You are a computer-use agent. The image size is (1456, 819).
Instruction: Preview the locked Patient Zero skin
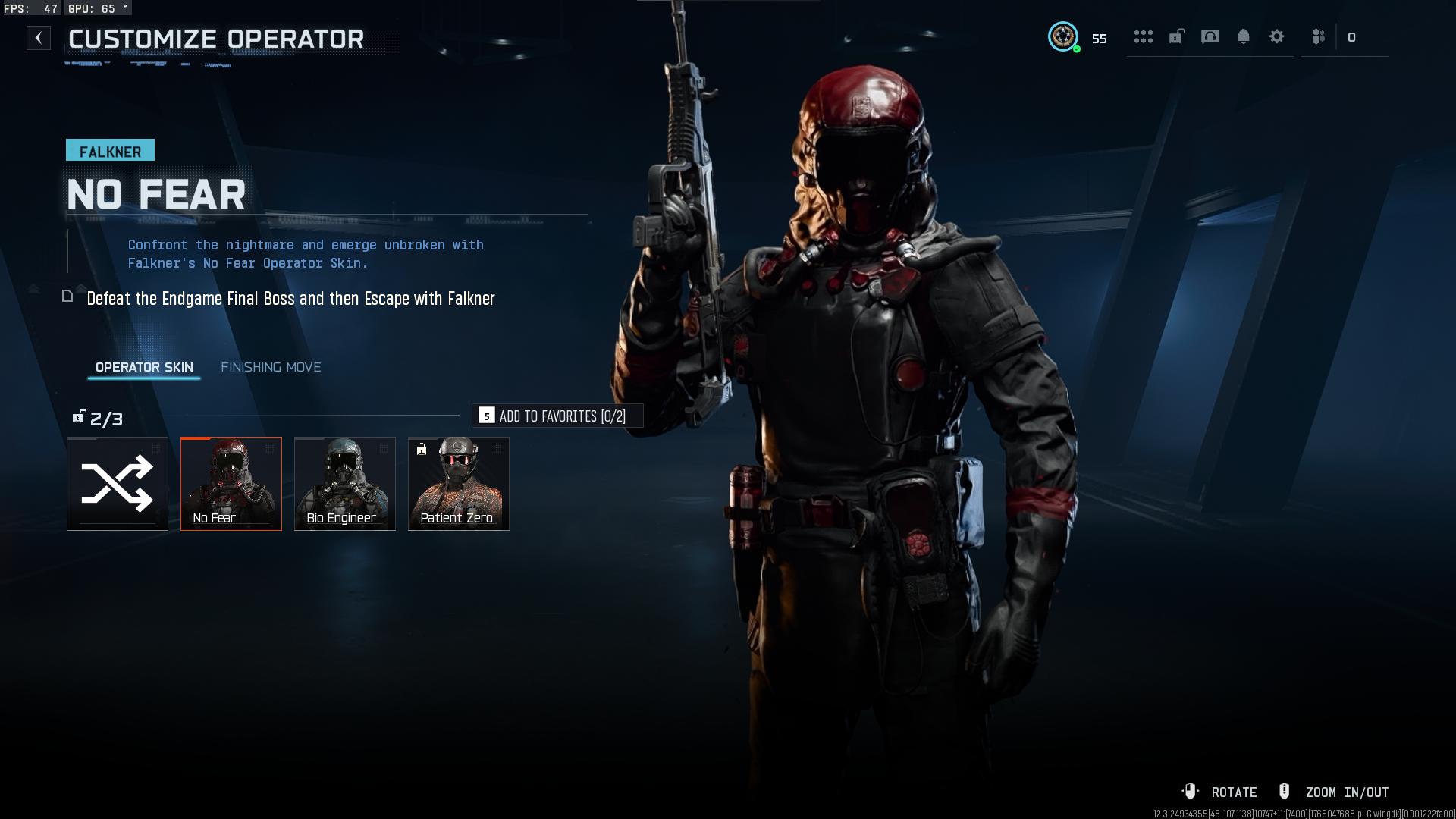(x=459, y=484)
